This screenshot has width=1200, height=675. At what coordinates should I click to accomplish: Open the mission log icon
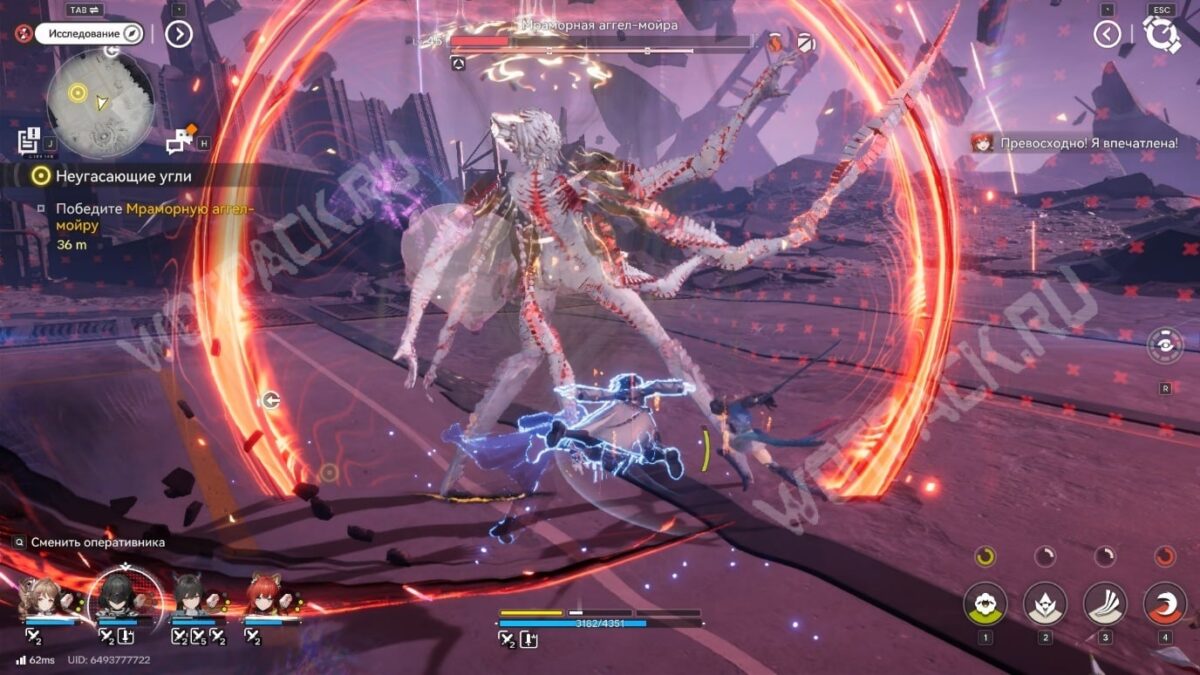29,141
